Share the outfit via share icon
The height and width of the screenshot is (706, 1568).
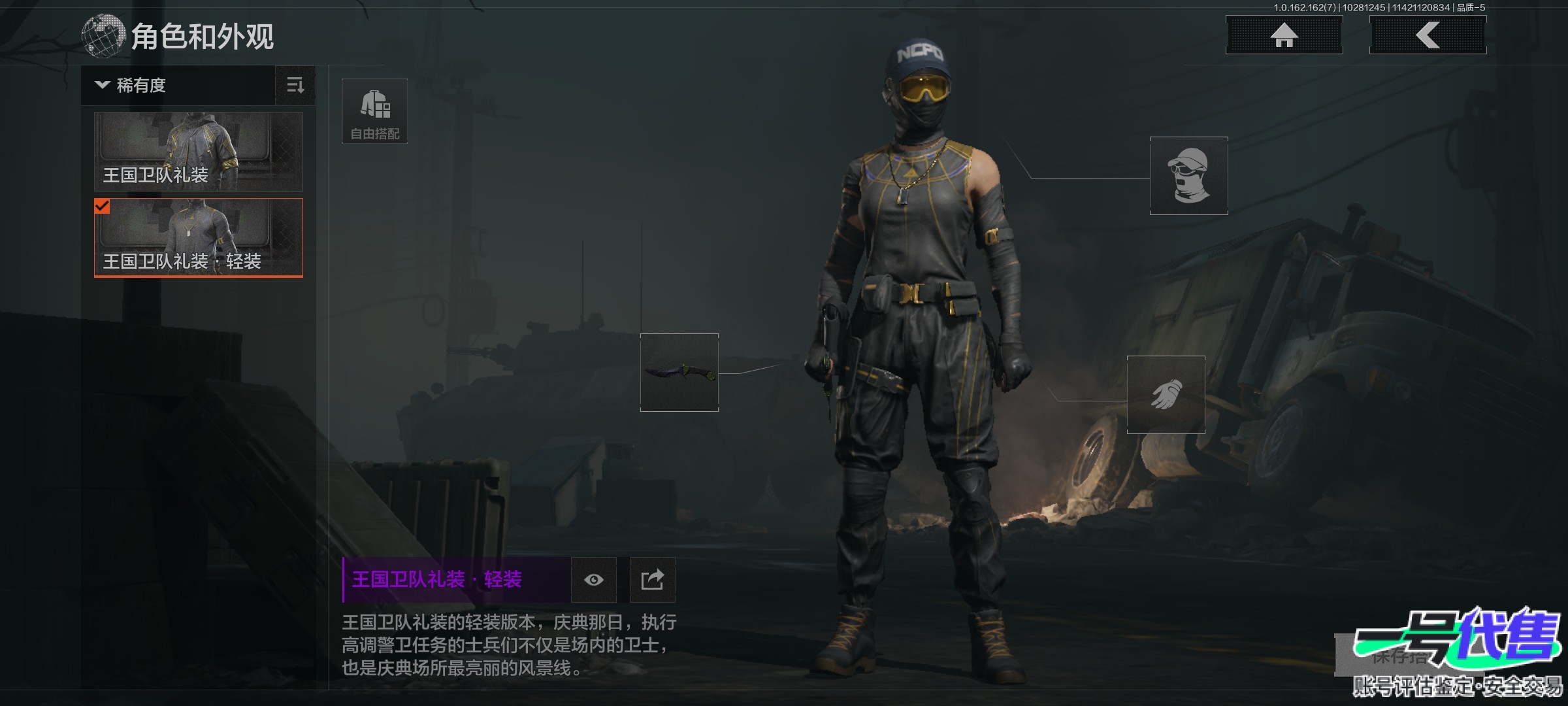click(x=652, y=580)
